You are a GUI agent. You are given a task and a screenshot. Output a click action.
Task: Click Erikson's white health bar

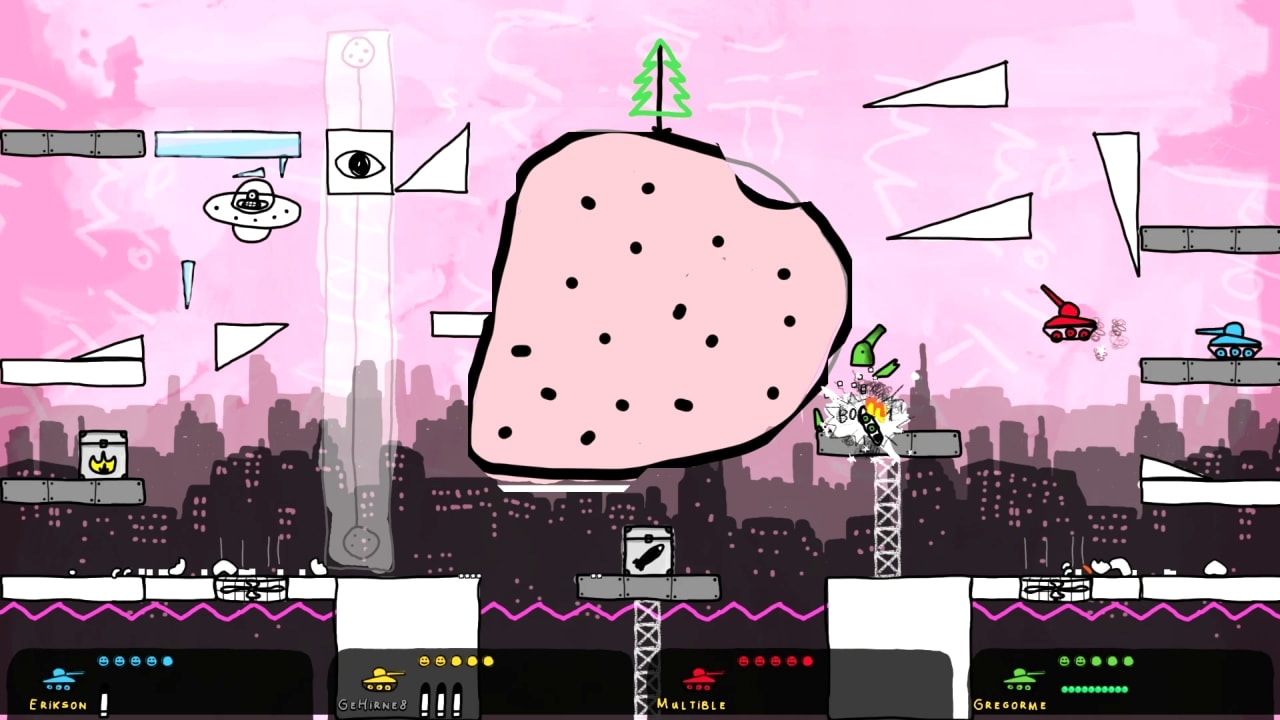coord(105,700)
